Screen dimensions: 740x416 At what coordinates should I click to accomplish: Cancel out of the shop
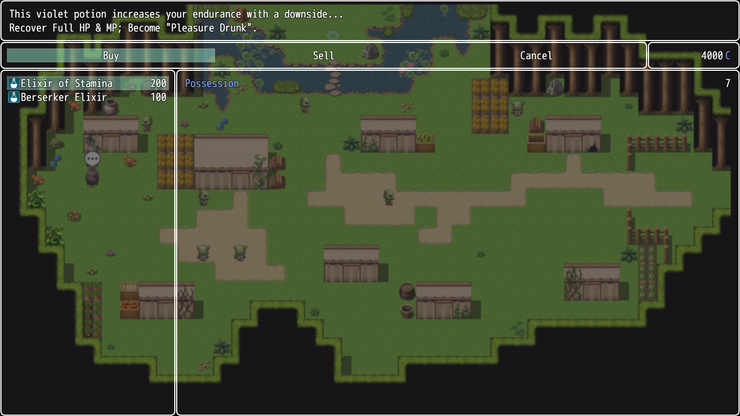coord(536,56)
